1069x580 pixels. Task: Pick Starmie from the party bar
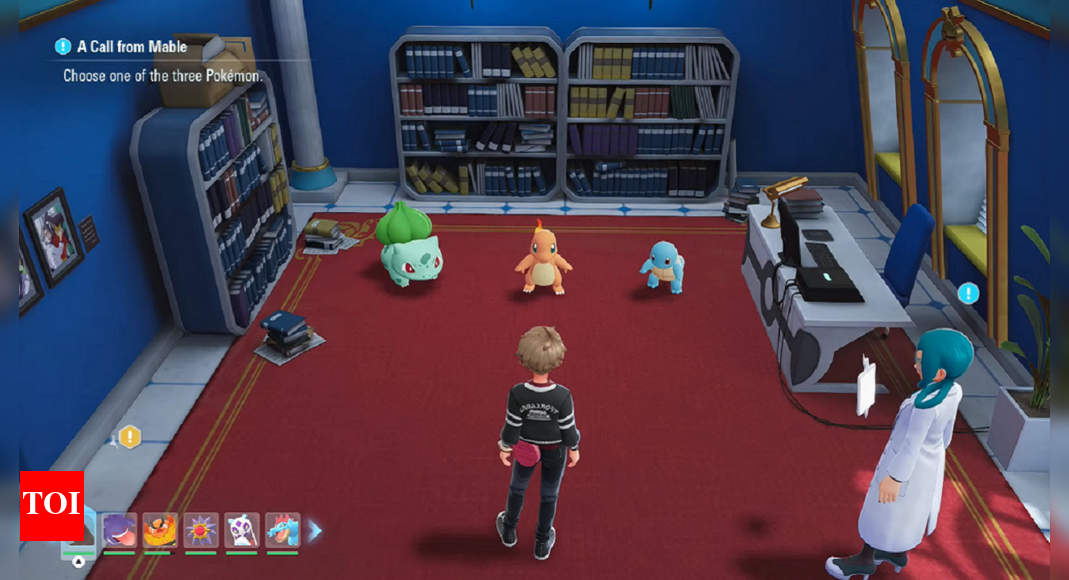pyautogui.click(x=201, y=529)
